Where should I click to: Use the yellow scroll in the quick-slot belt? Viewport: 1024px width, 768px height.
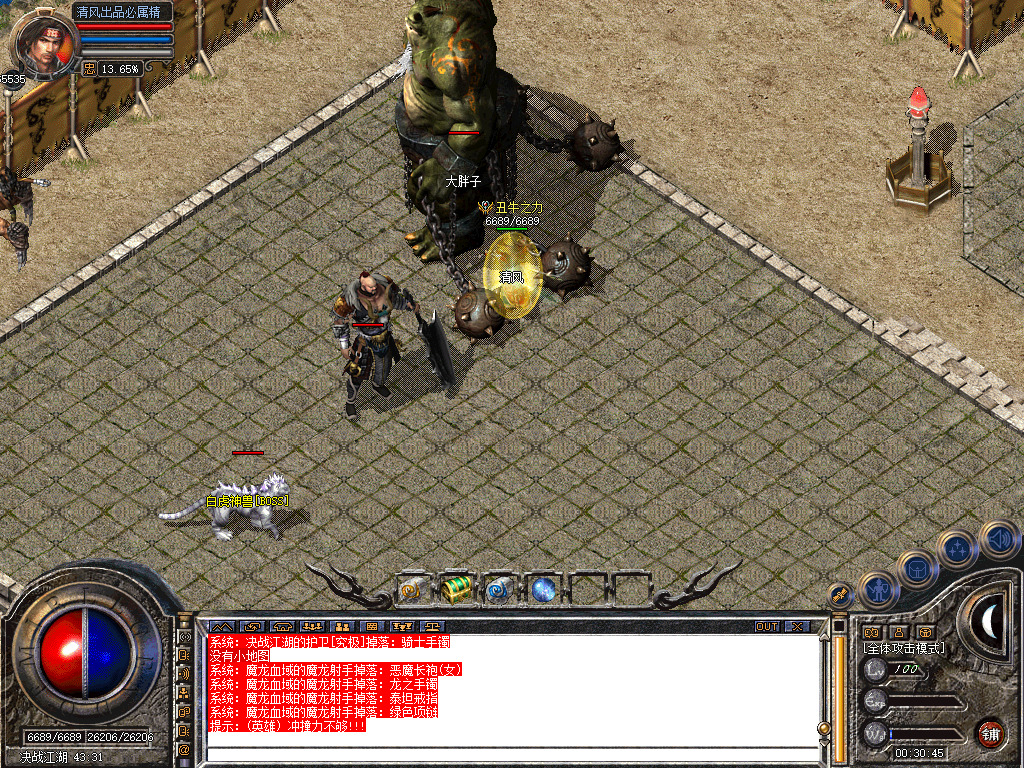[413, 590]
